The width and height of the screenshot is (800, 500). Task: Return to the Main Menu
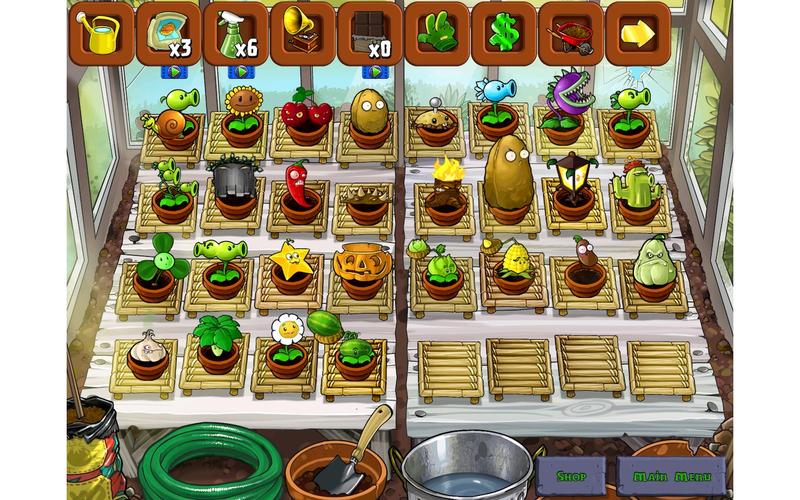coord(671,476)
